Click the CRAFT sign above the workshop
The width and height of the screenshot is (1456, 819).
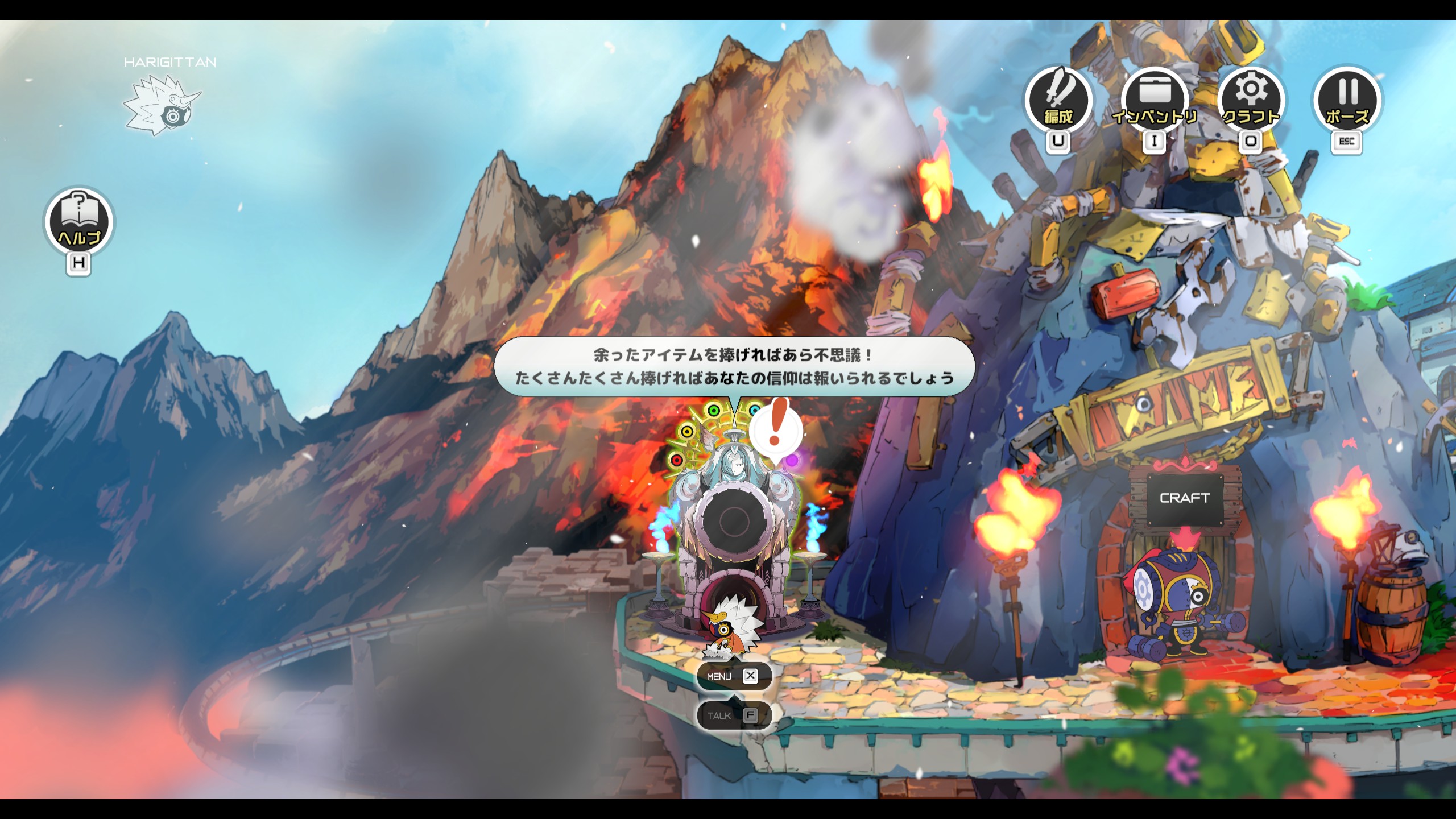pos(1184,498)
